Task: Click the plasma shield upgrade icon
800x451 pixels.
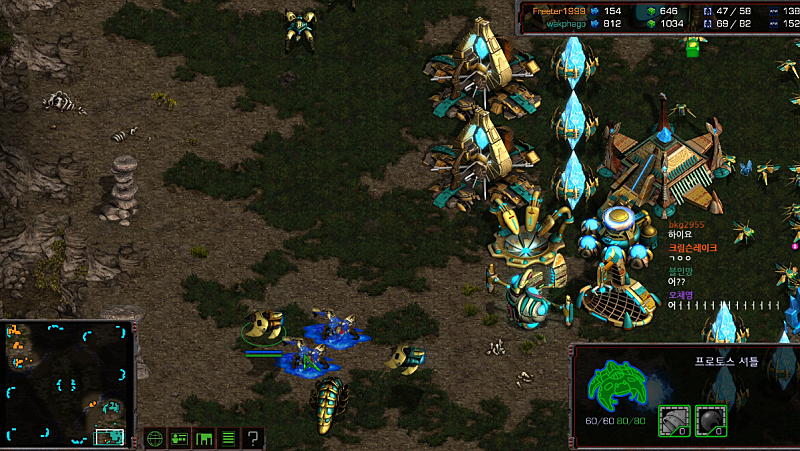Action: coord(709,421)
